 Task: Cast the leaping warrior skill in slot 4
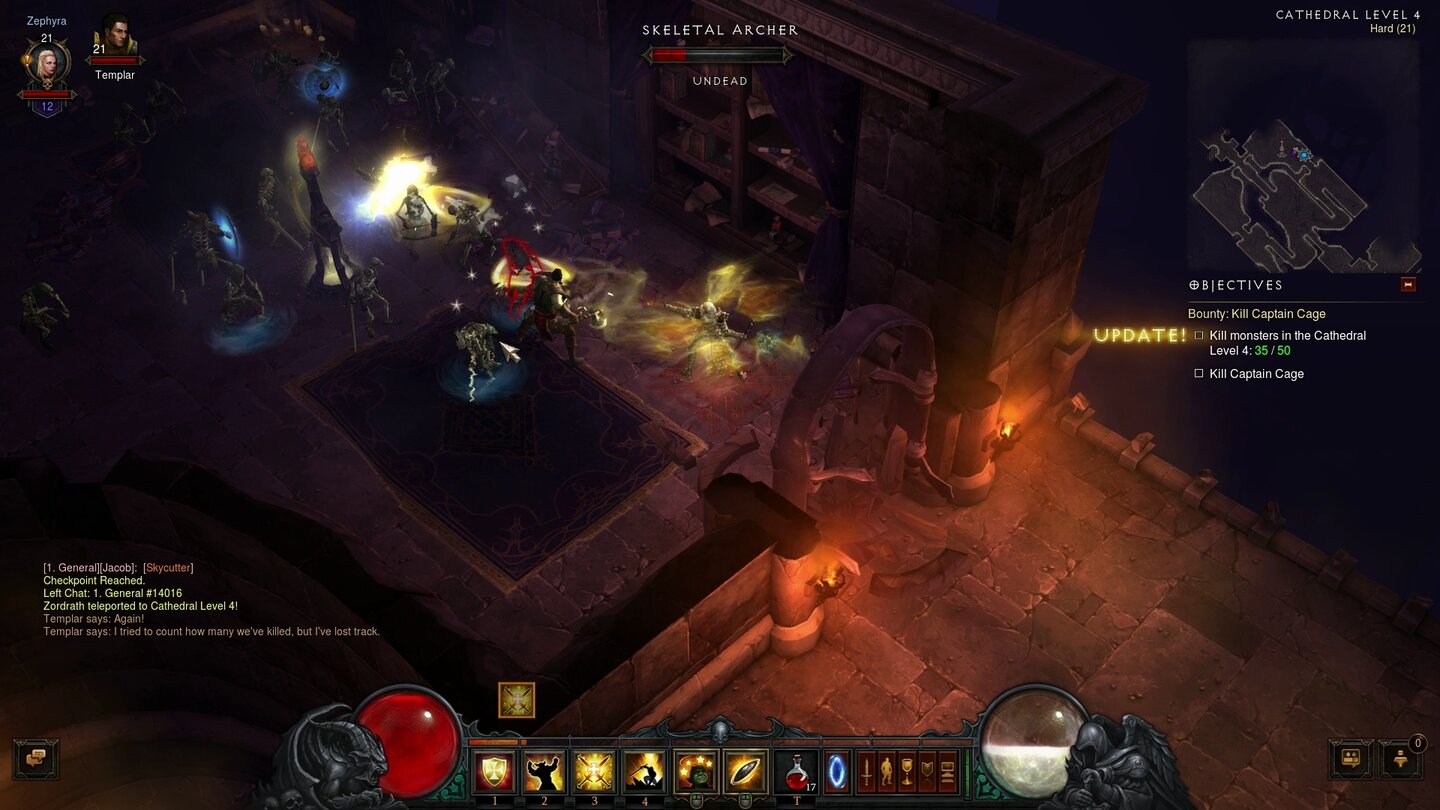point(644,772)
